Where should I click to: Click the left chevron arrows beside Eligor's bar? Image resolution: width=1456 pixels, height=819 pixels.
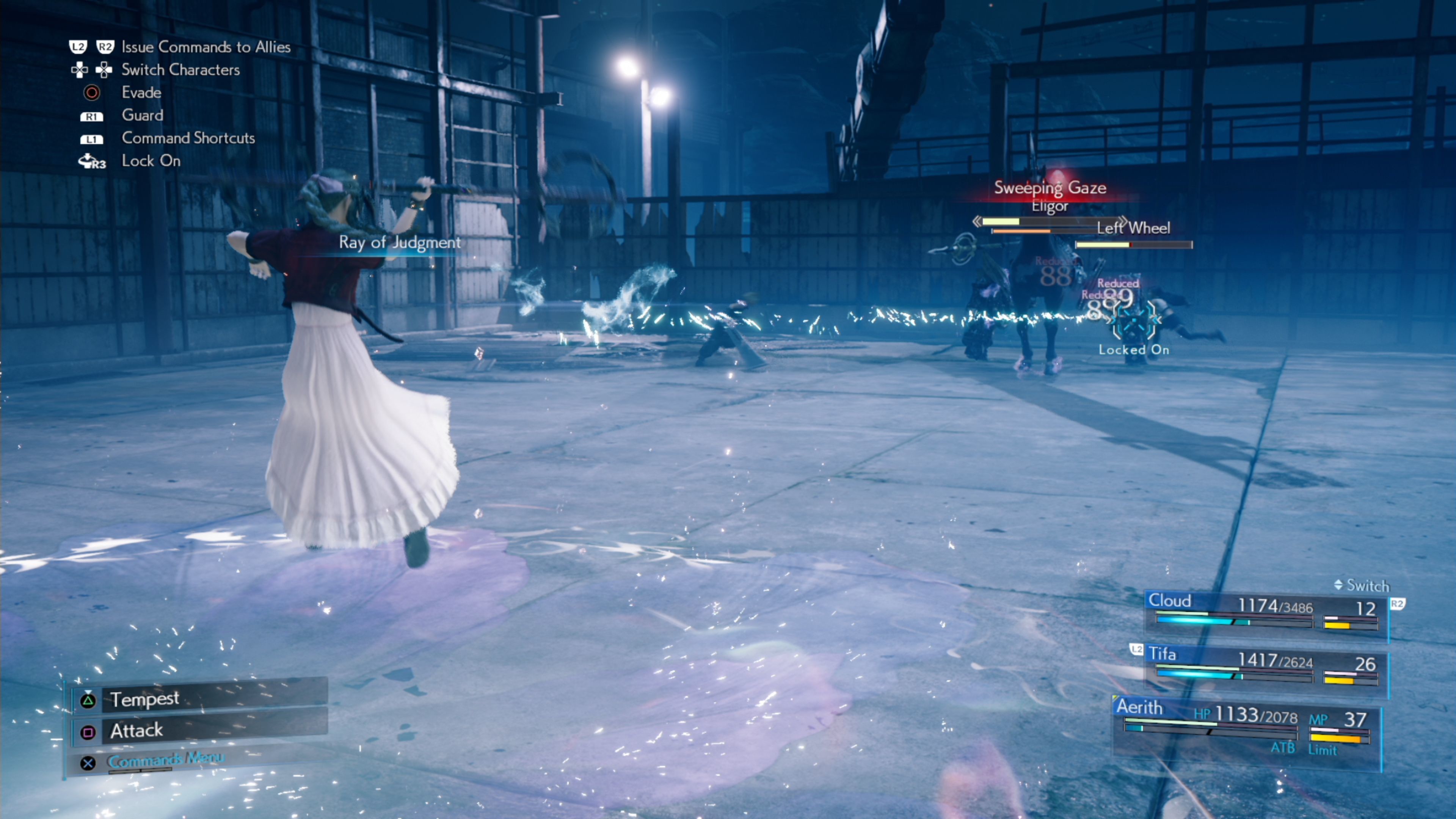pos(977,221)
